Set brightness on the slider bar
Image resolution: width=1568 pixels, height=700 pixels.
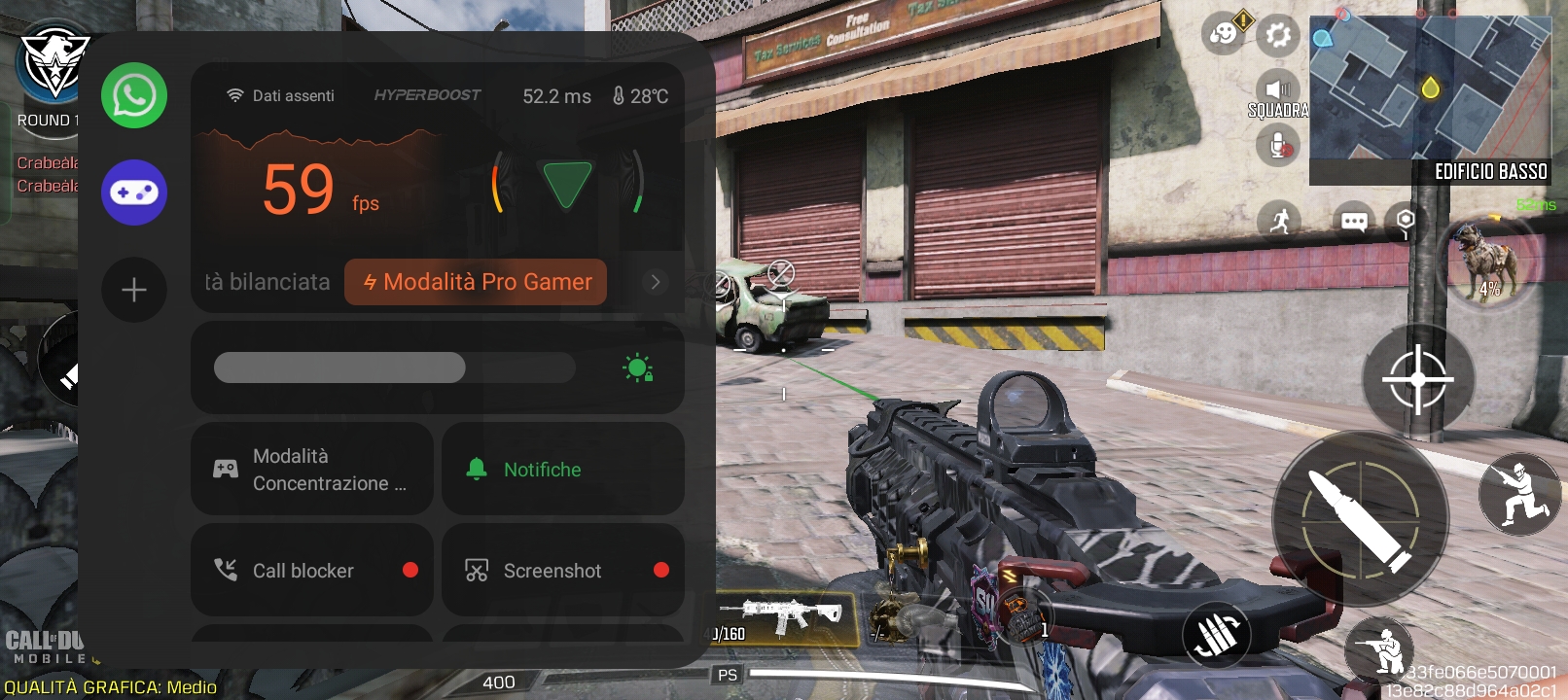394,368
